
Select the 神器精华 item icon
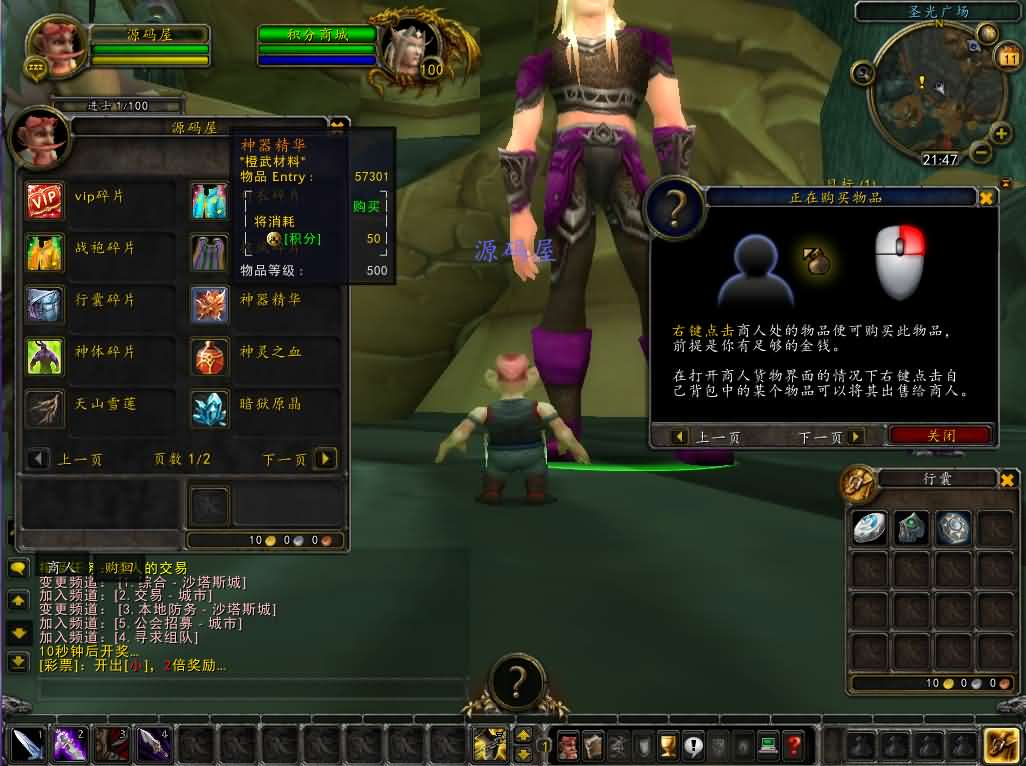pos(210,304)
